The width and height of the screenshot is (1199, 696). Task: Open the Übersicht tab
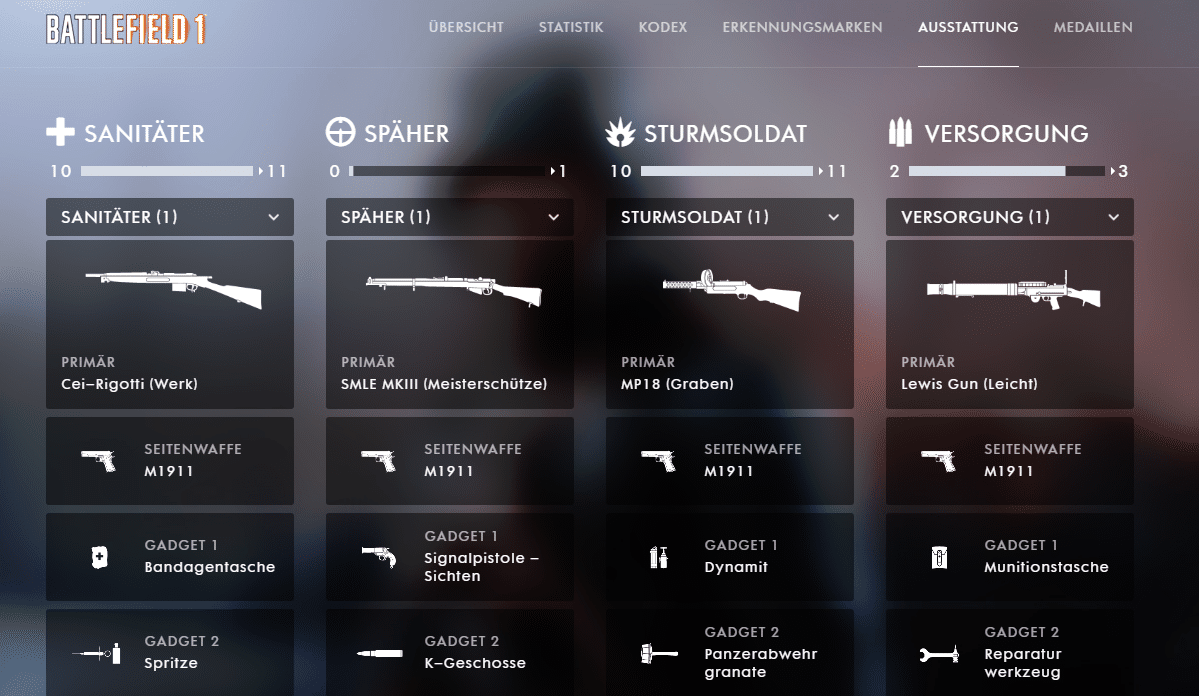coord(466,27)
